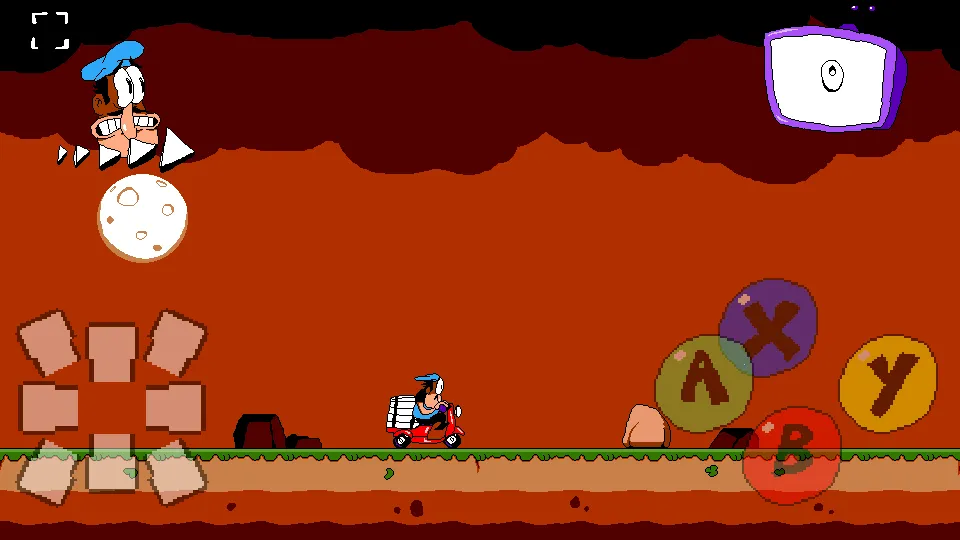Tap the D-pad up-right diagonal
The image size is (960, 540).
[x=175, y=343]
